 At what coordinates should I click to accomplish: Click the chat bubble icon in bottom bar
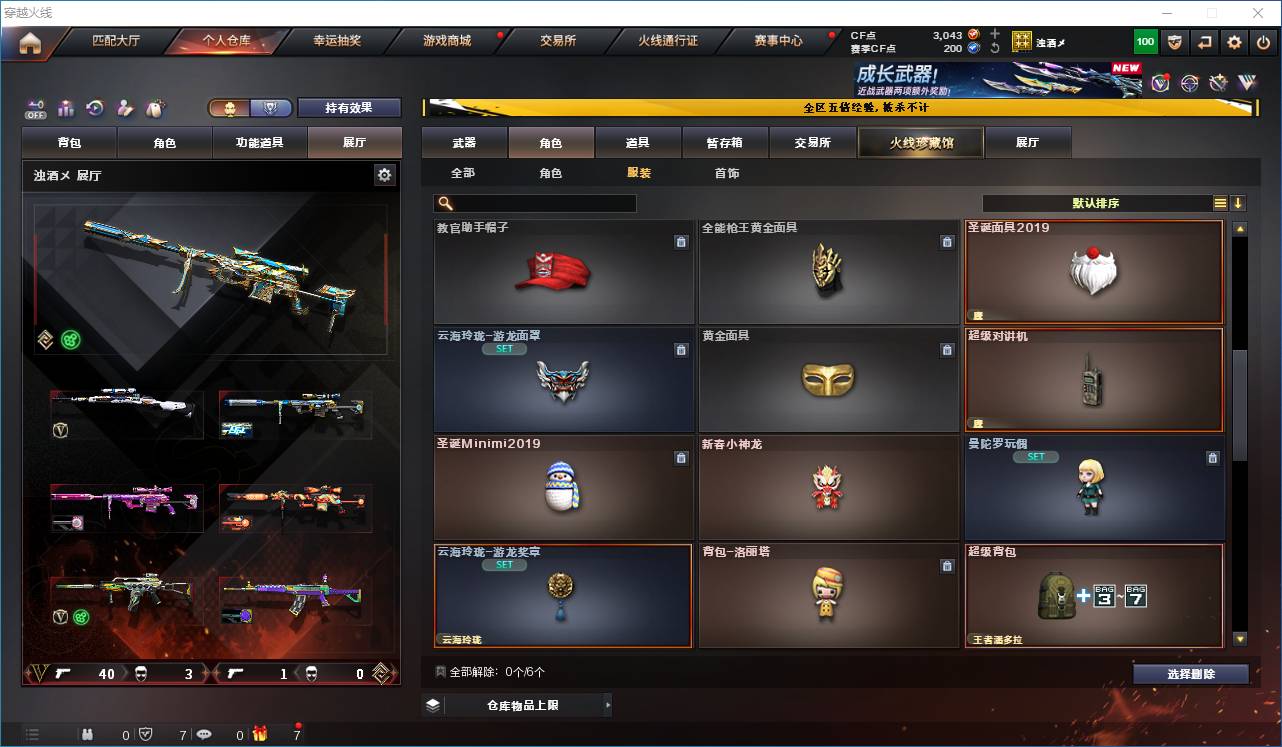(205, 735)
